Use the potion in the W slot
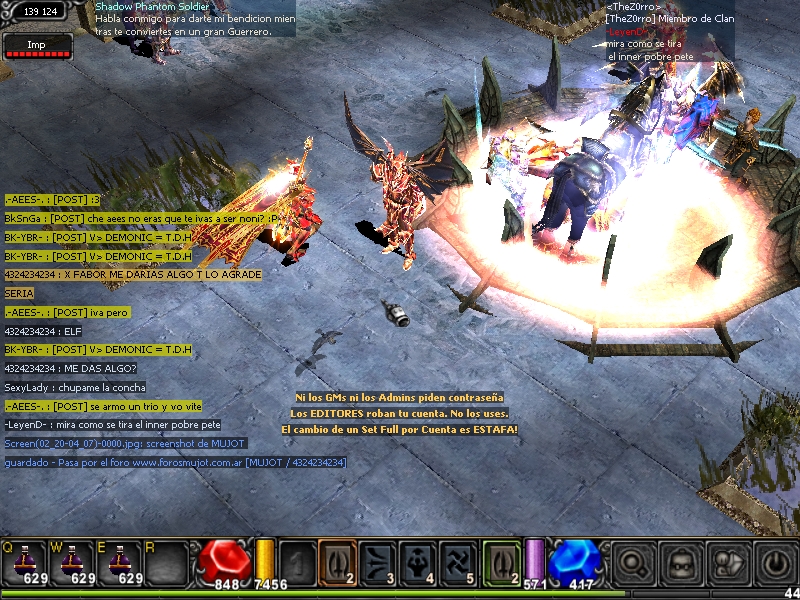800x600 pixels. point(71,562)
